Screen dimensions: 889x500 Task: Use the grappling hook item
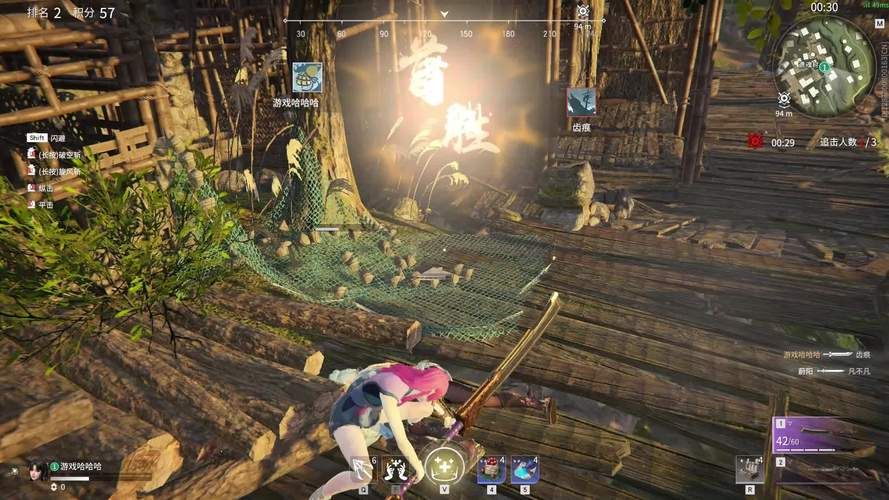point(361,468)
